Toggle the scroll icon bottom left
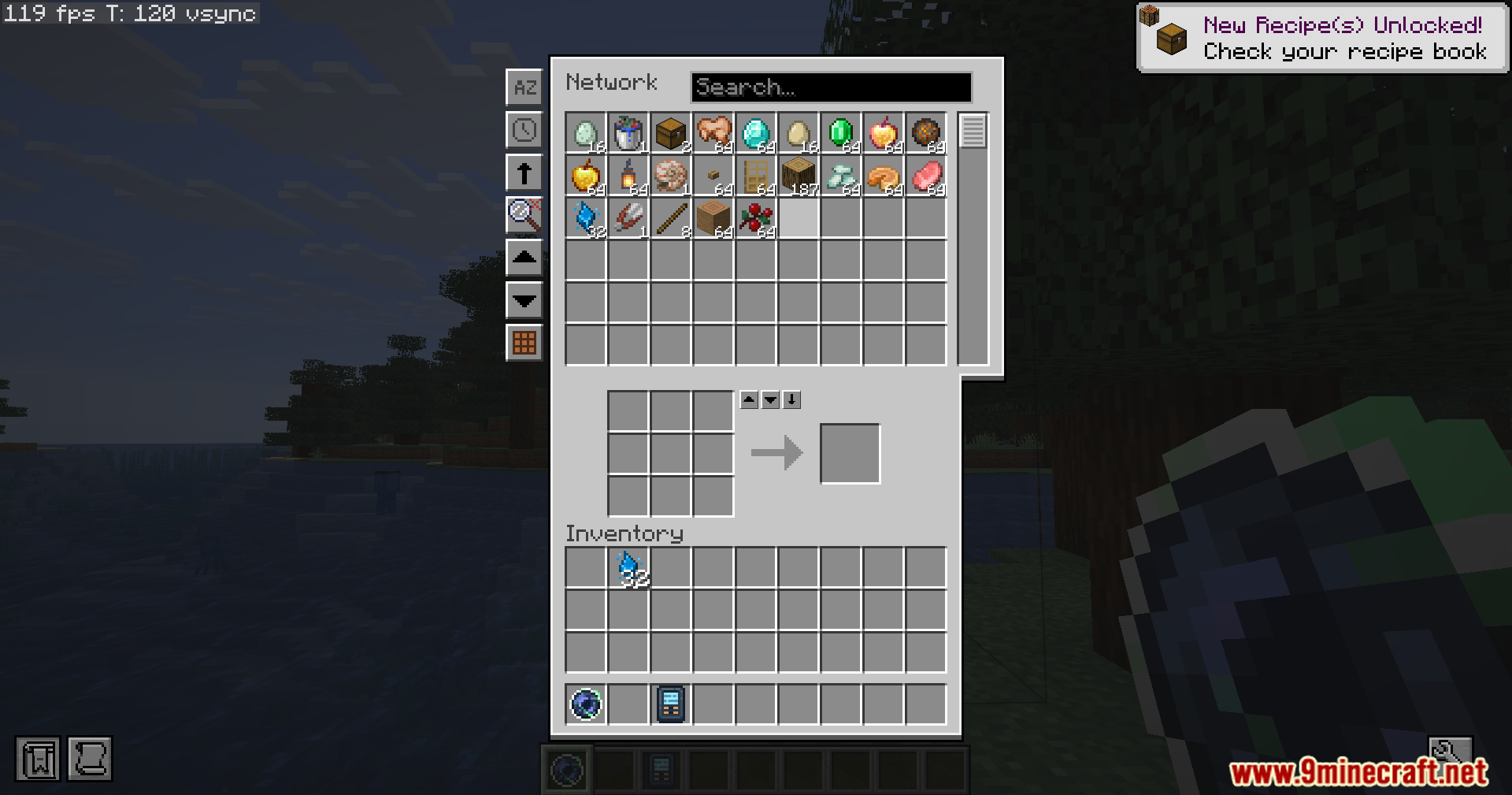Image resolution: width=1512 pixels, height=795 pixels. pos(89,759)
